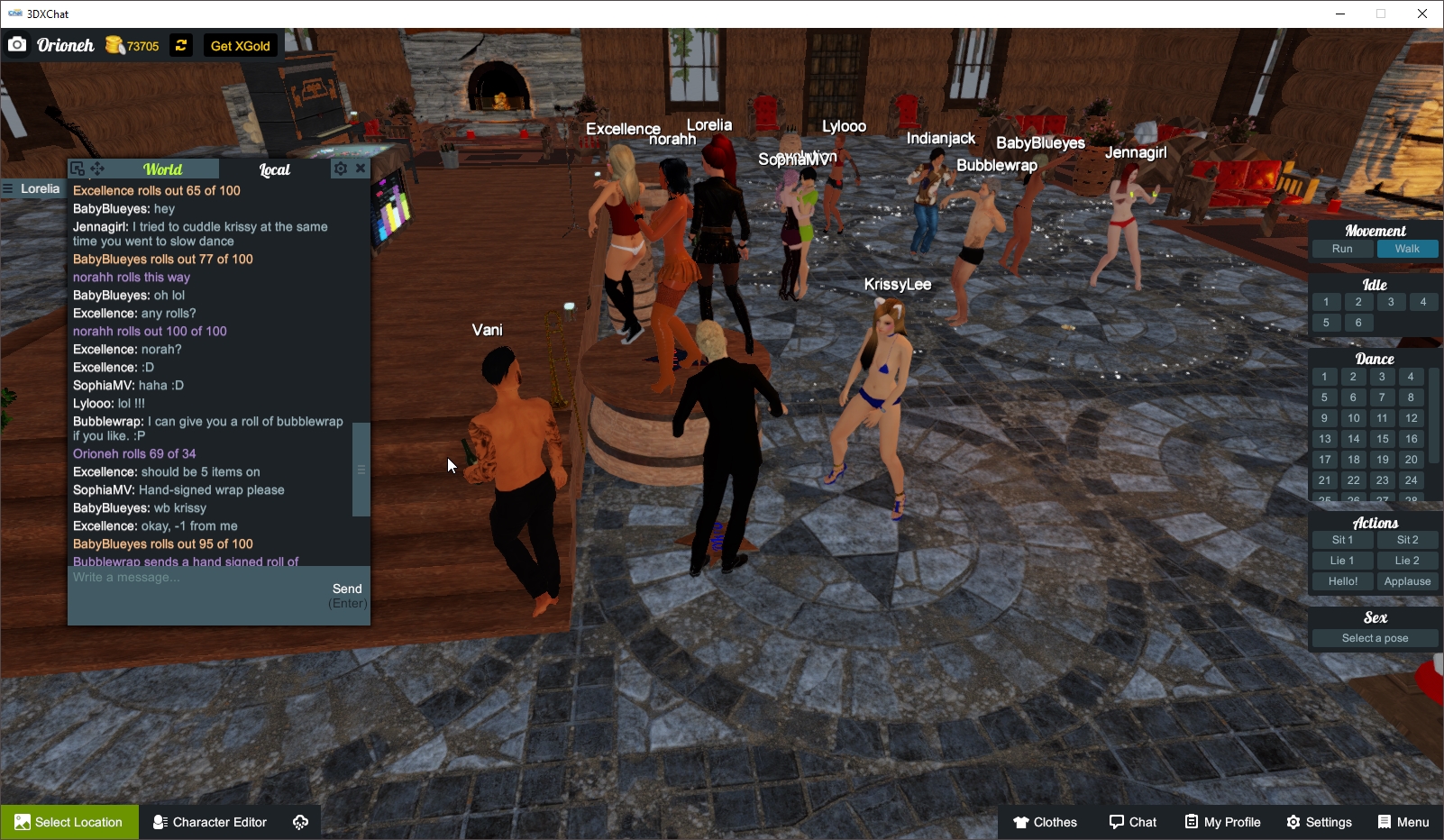Click Select a pose under Sex section
The image size is (1444, 840).
(x=1374, y=637)
